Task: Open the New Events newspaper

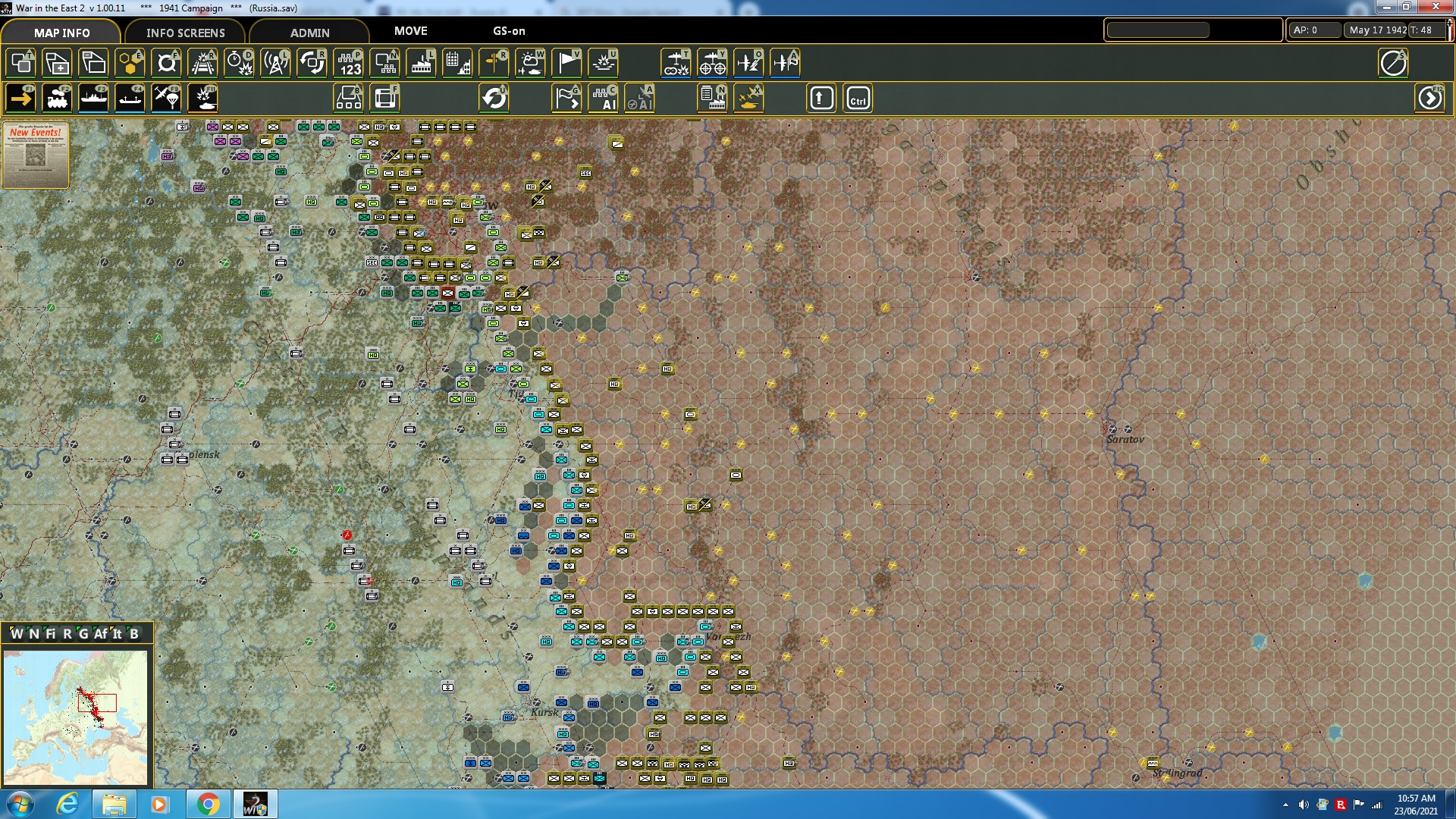Action: (x=35, y=154)
